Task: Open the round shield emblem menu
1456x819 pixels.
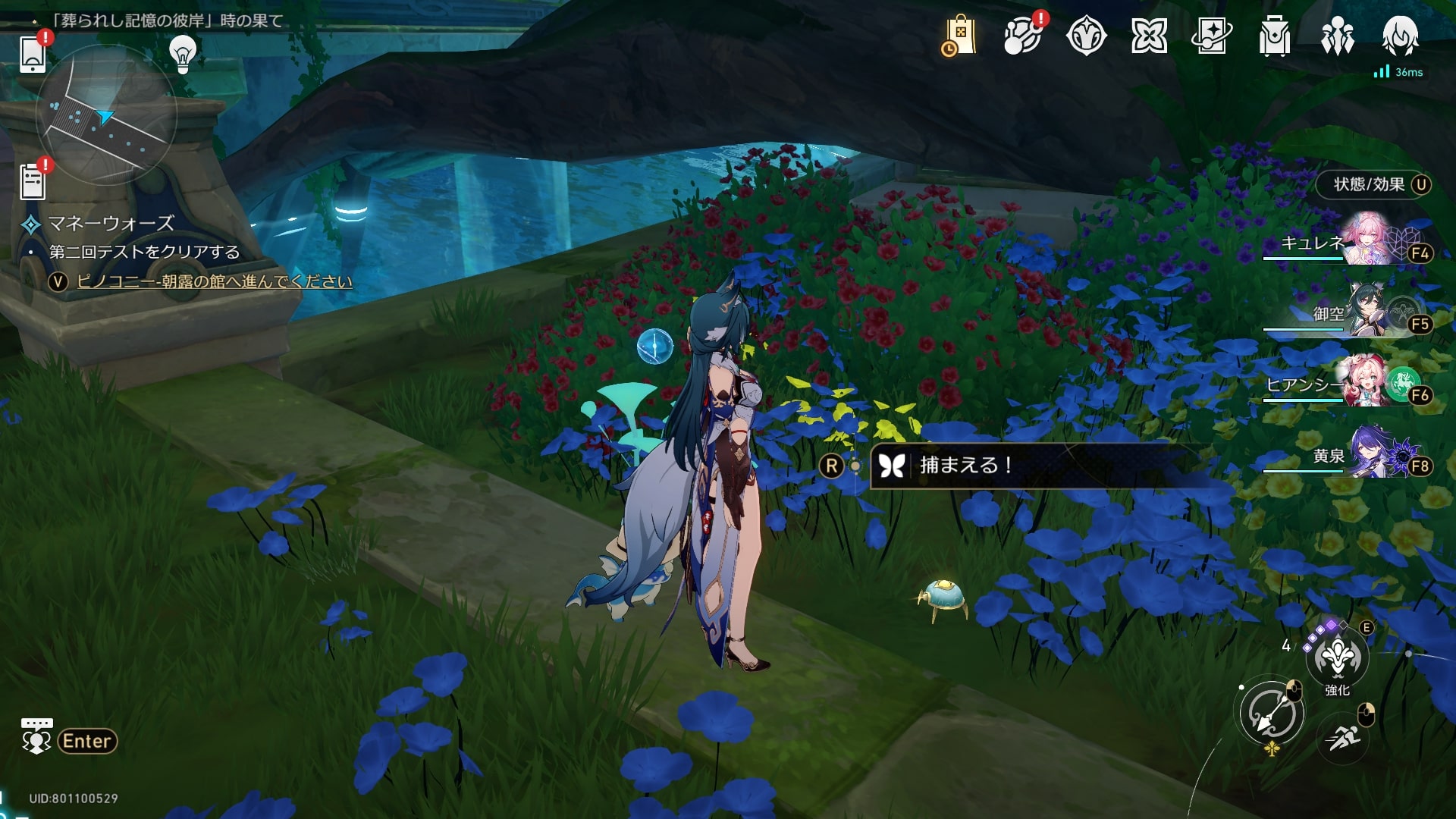Action: click(1086, 36)
